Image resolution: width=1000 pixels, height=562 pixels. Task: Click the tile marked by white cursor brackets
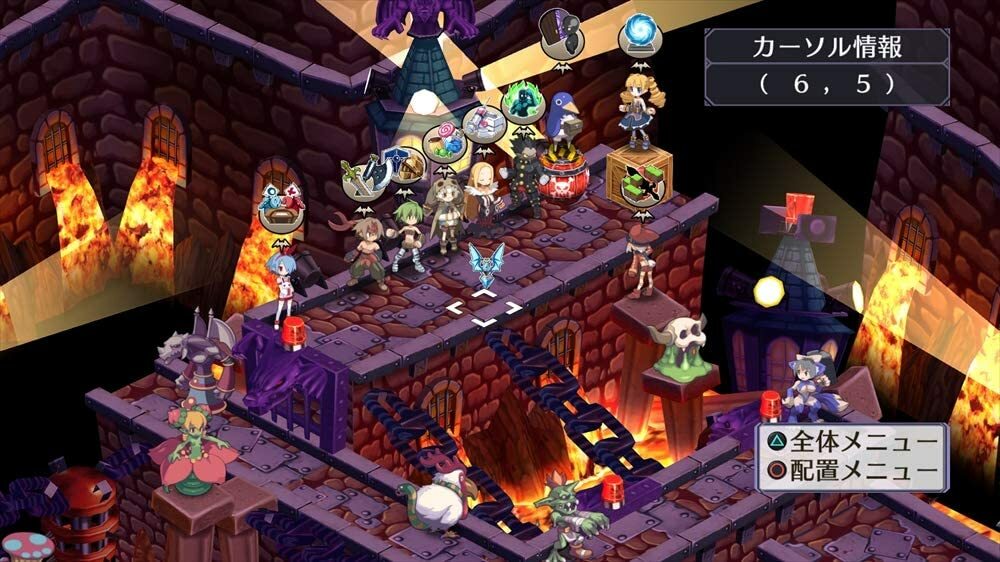click(x=484, y=309)
